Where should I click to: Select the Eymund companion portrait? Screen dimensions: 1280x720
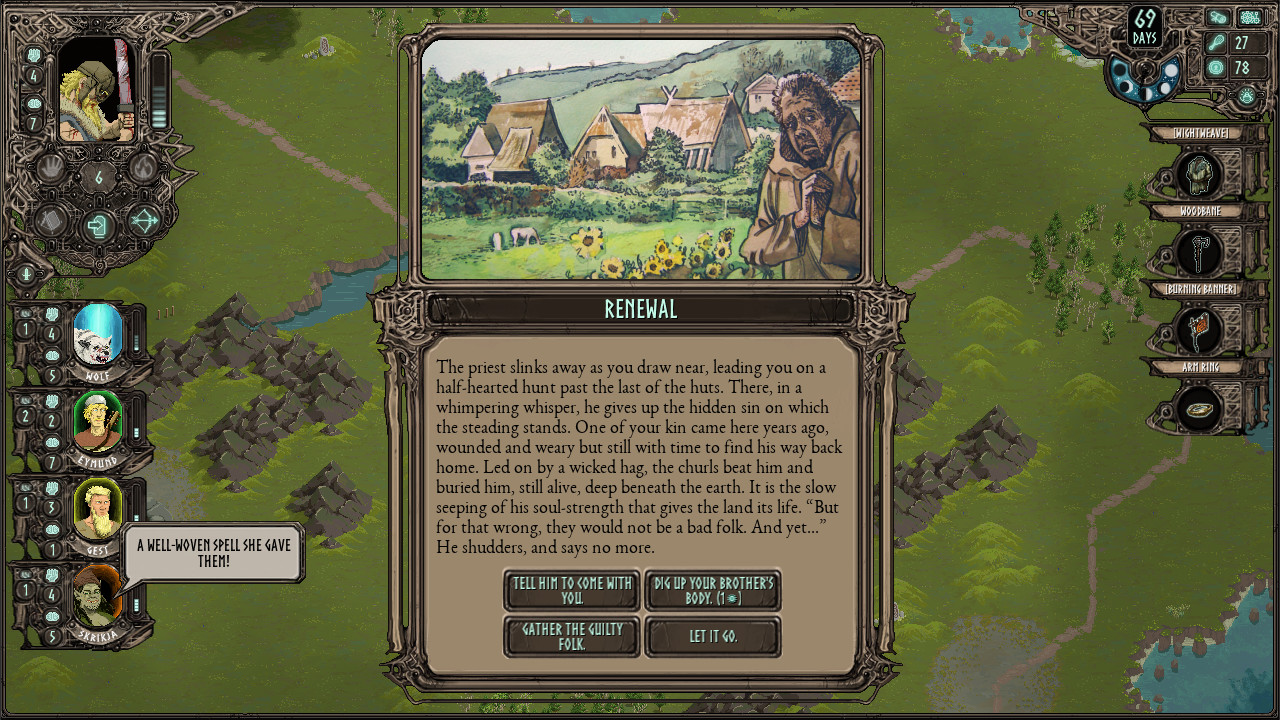(98, 422)
